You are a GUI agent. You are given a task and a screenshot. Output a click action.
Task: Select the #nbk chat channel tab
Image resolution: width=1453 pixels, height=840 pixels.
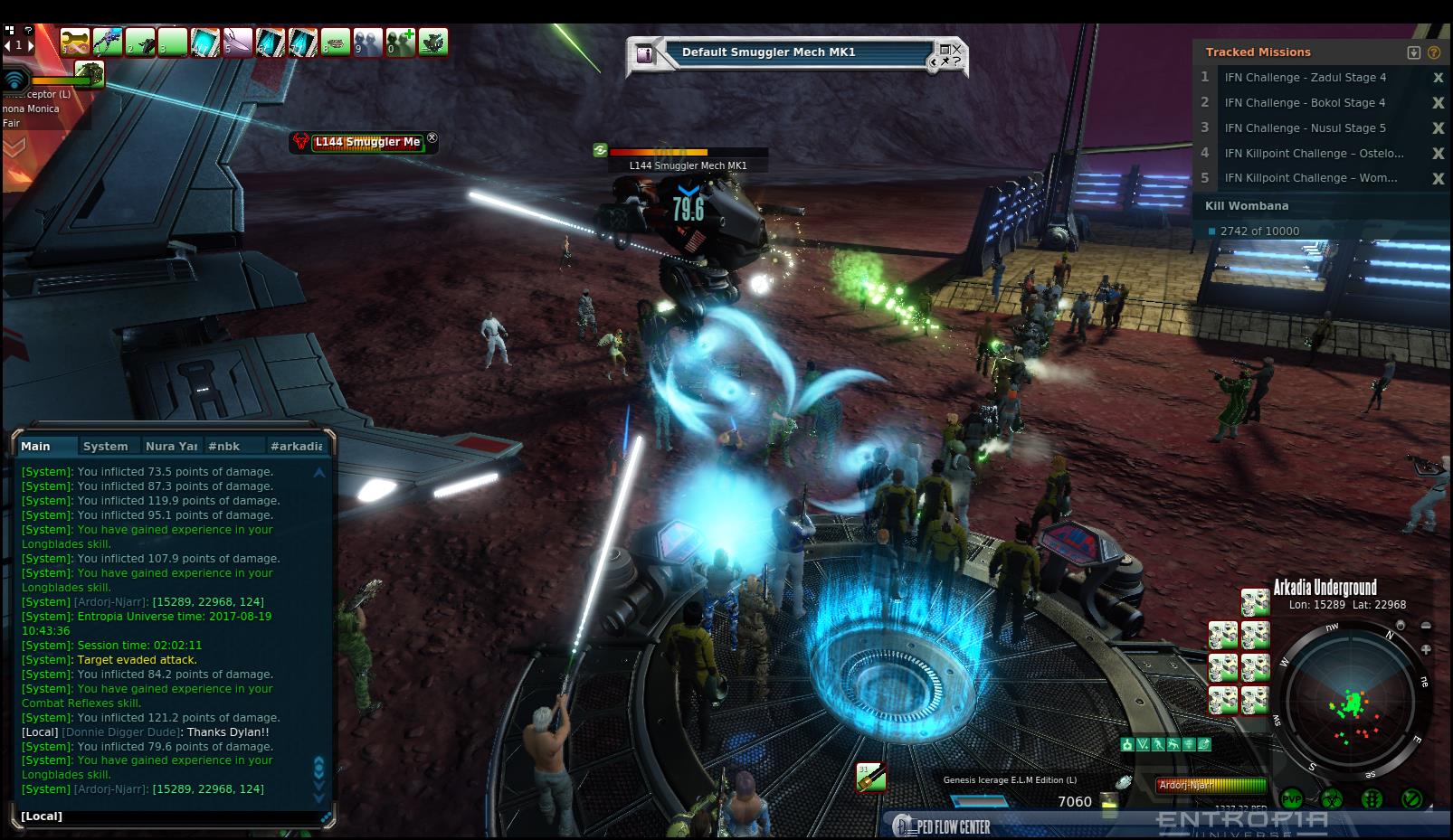coord(224,446)
